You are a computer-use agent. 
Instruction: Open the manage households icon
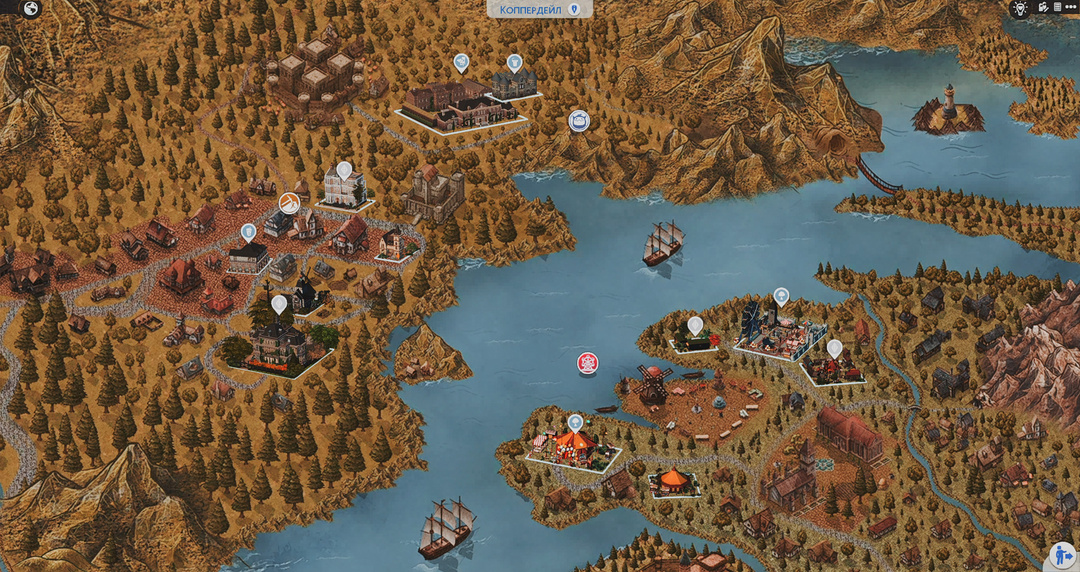click(x=1043, y=8)
